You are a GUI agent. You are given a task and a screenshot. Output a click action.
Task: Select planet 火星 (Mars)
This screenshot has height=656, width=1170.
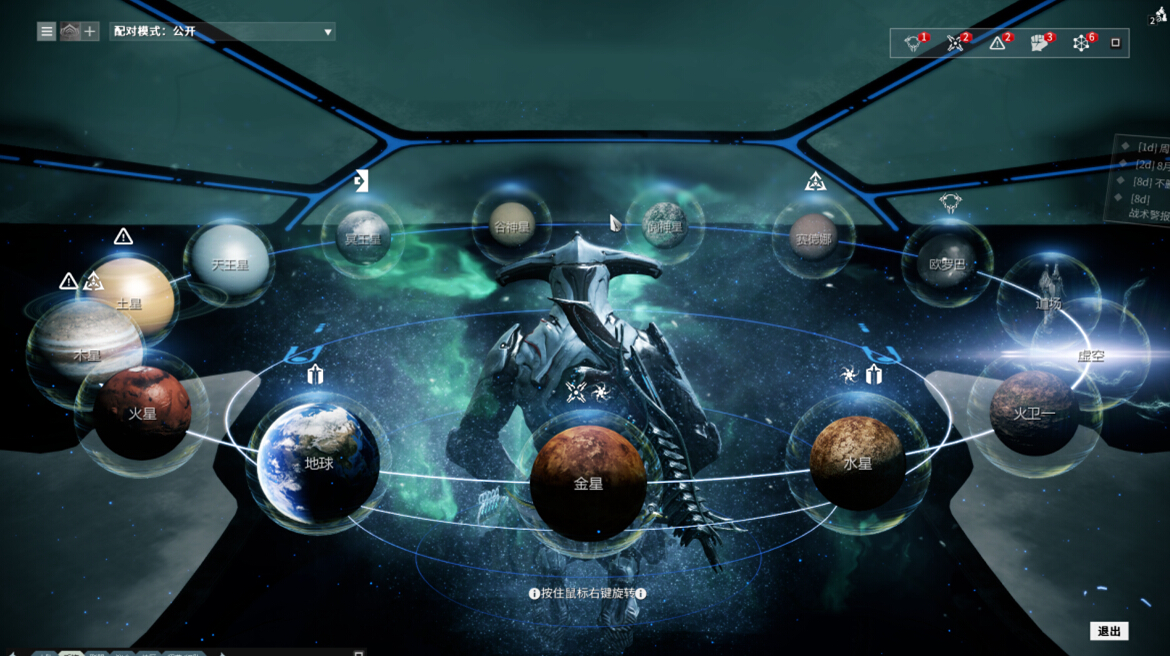[142, 412]
